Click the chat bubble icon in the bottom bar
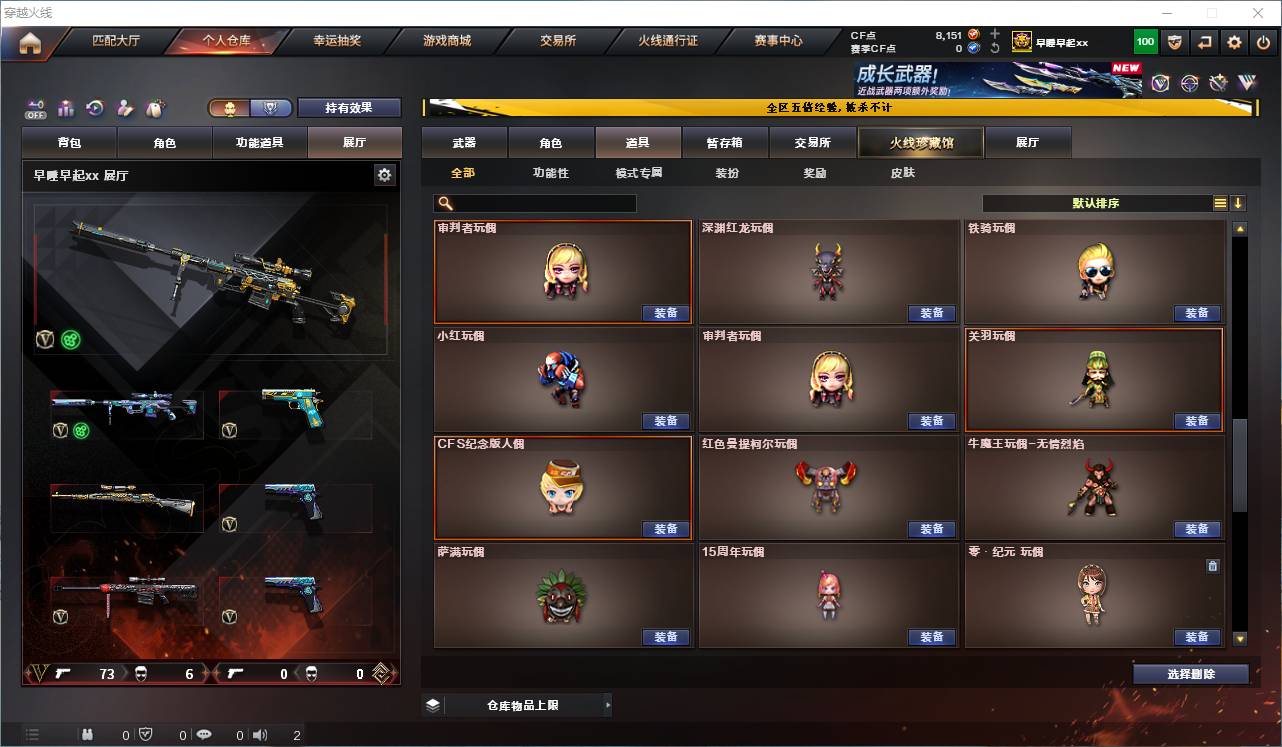 coord(204,734)
